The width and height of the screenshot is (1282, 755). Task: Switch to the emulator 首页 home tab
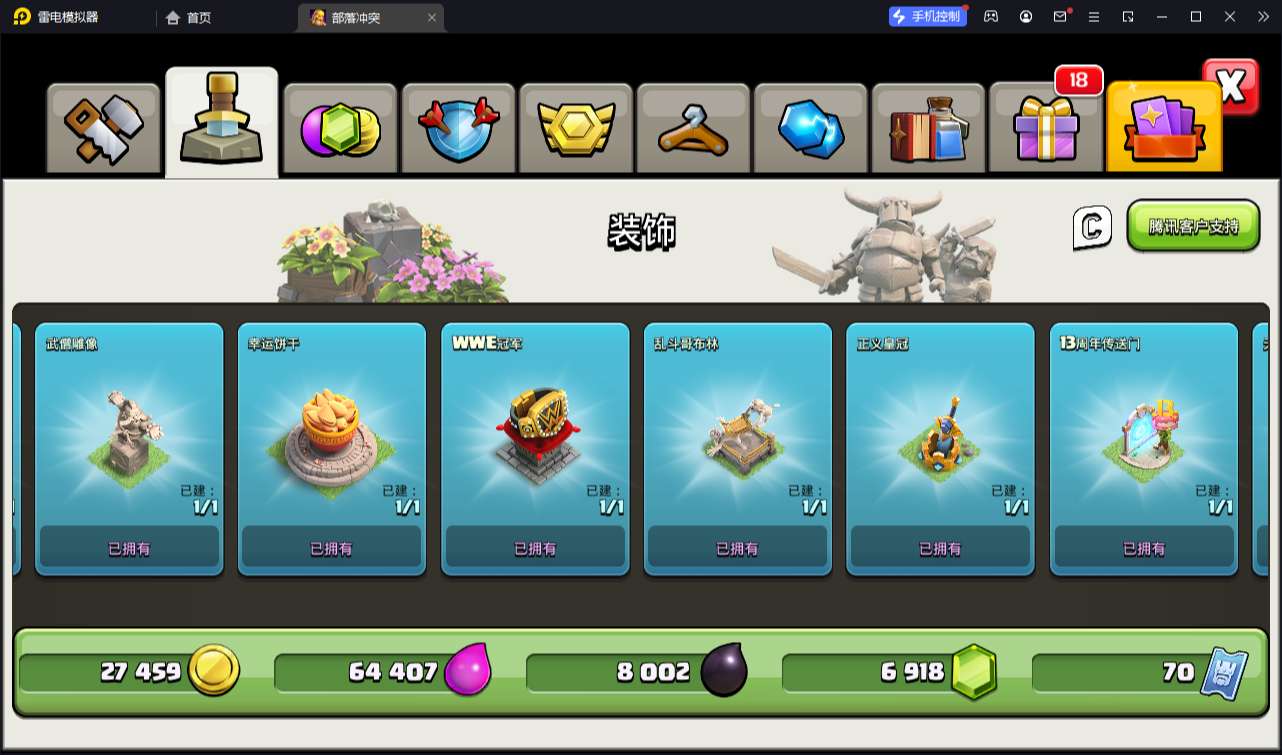tap(189, 17)
